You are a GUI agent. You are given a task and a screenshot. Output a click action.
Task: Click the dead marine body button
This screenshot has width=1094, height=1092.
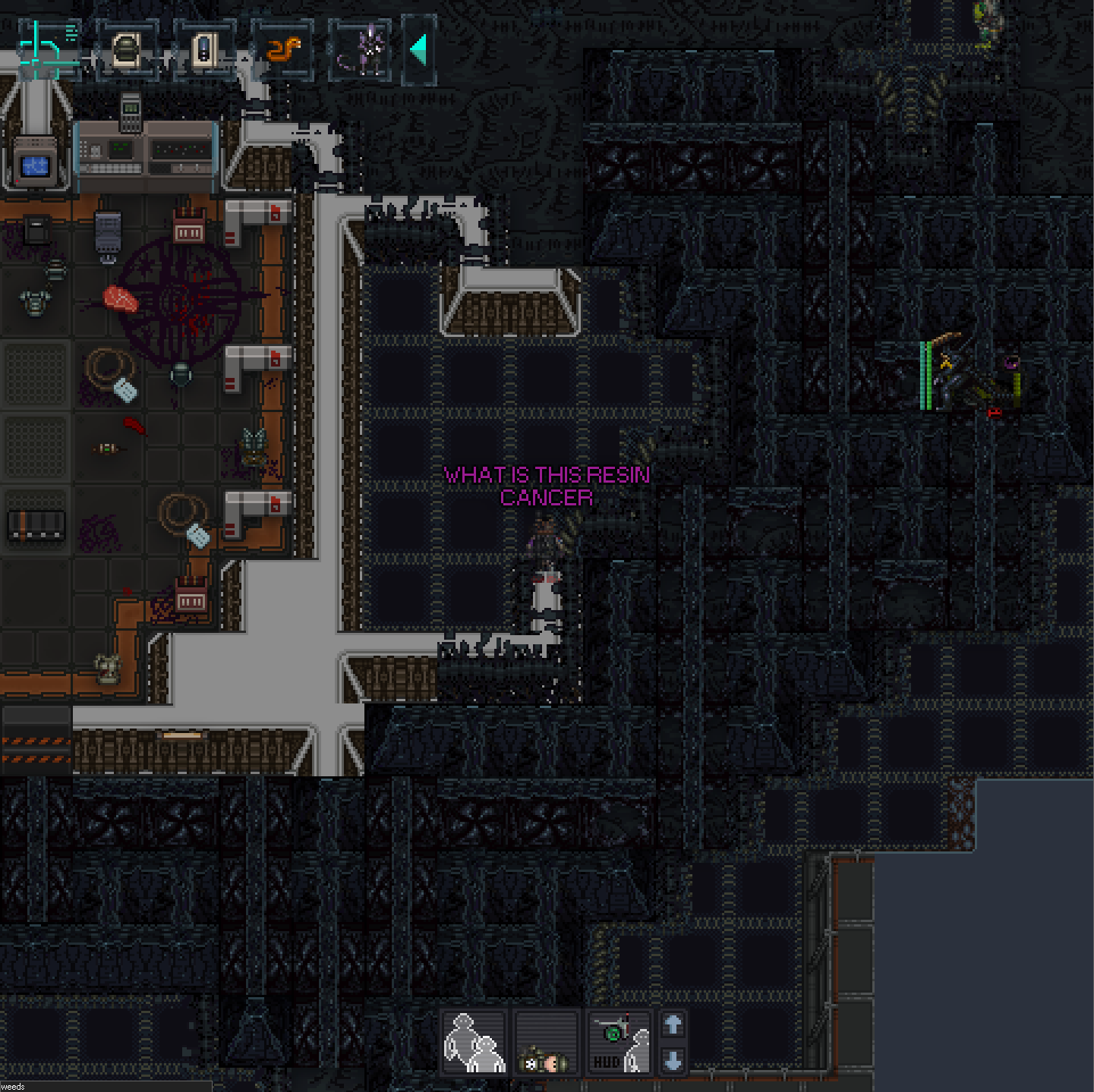[547, 1042]
